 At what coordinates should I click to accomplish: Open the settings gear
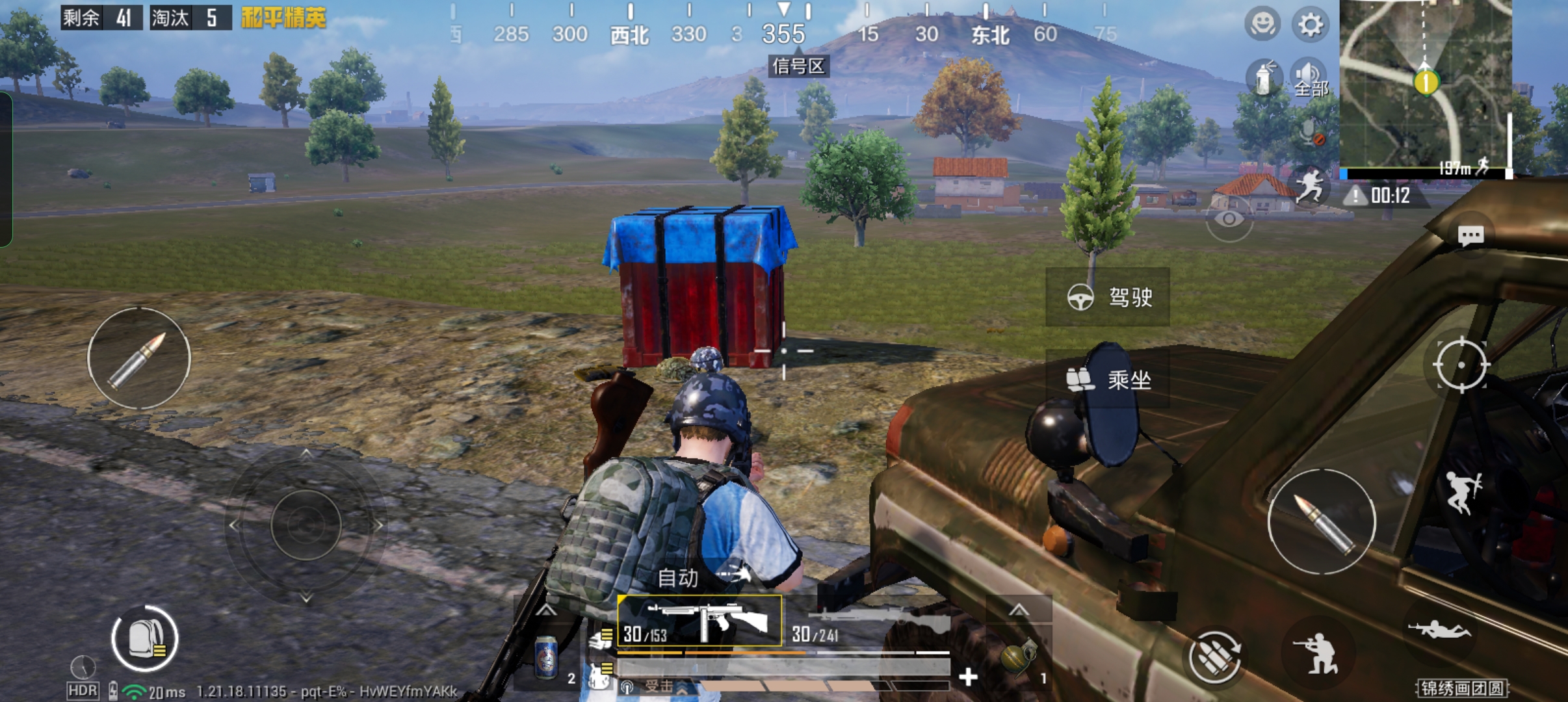tap(1310, 25)
